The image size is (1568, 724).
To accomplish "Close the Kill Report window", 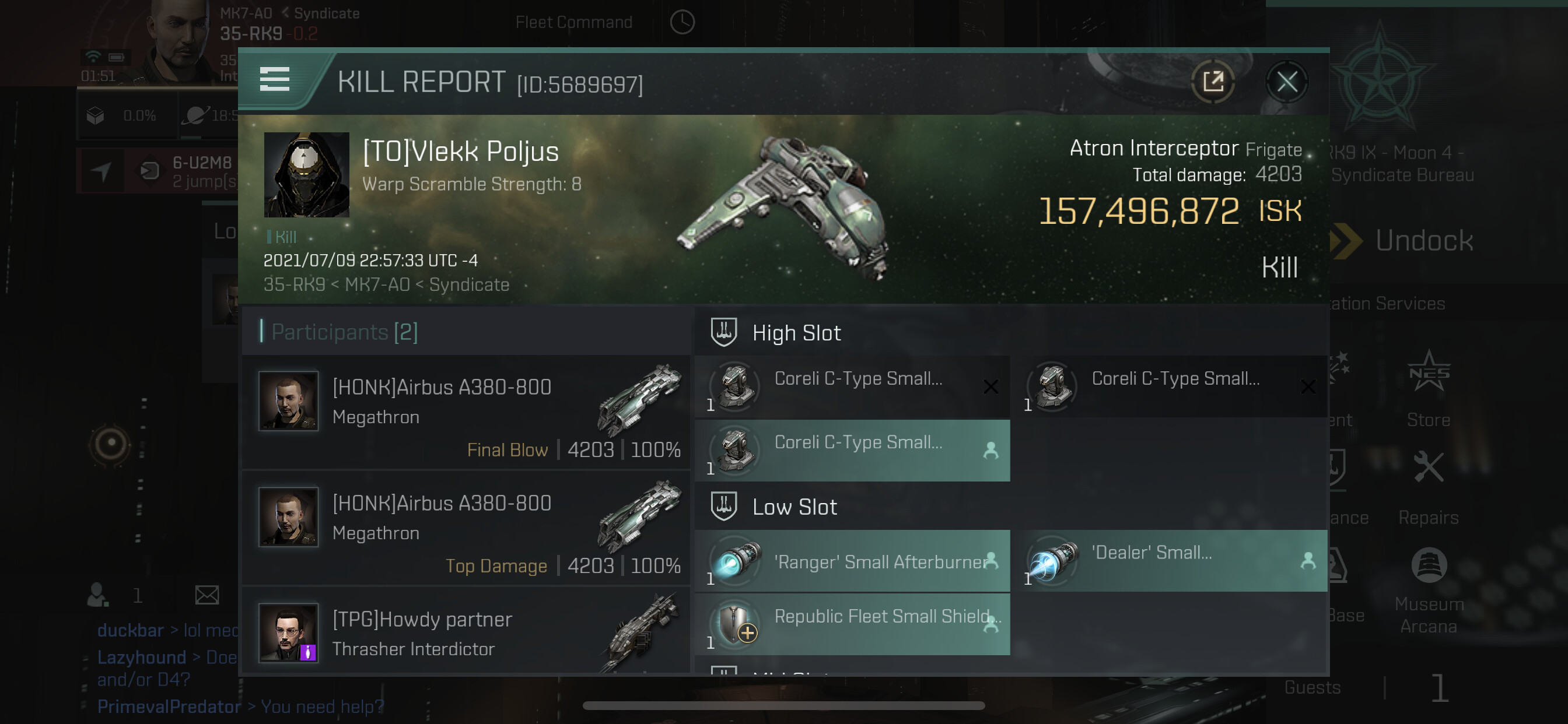I will (1286, 82).
